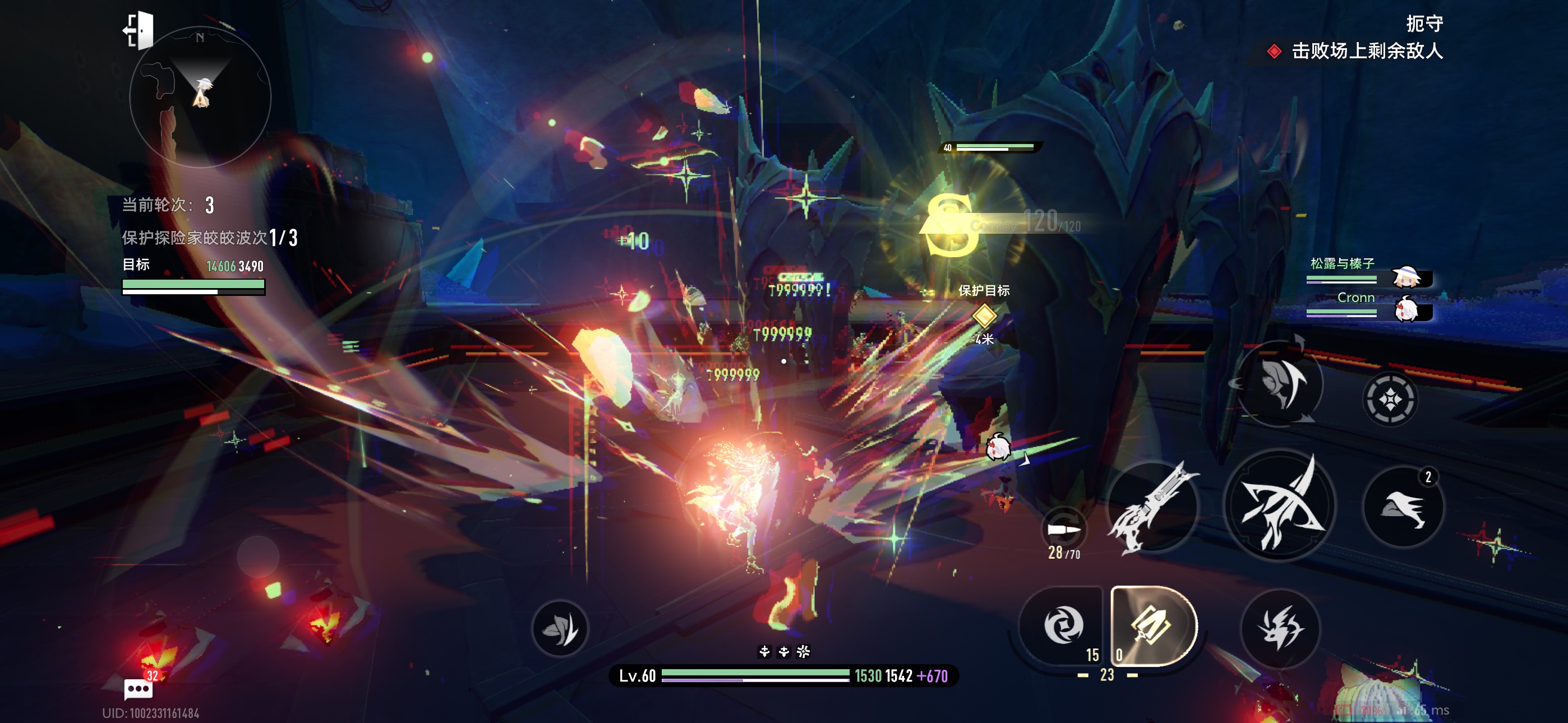The height and width of the screenshot is (723, 1568).
Task: Tap the bullet reload icon
Action: 1063,530
